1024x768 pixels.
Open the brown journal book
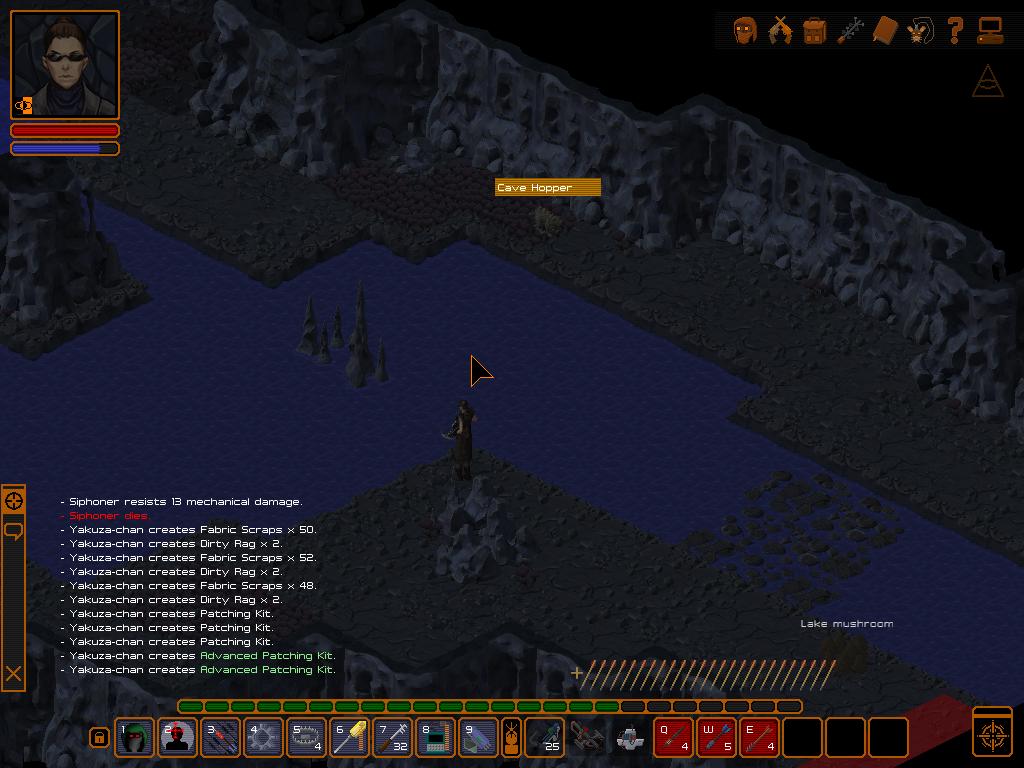coord(885,31)
